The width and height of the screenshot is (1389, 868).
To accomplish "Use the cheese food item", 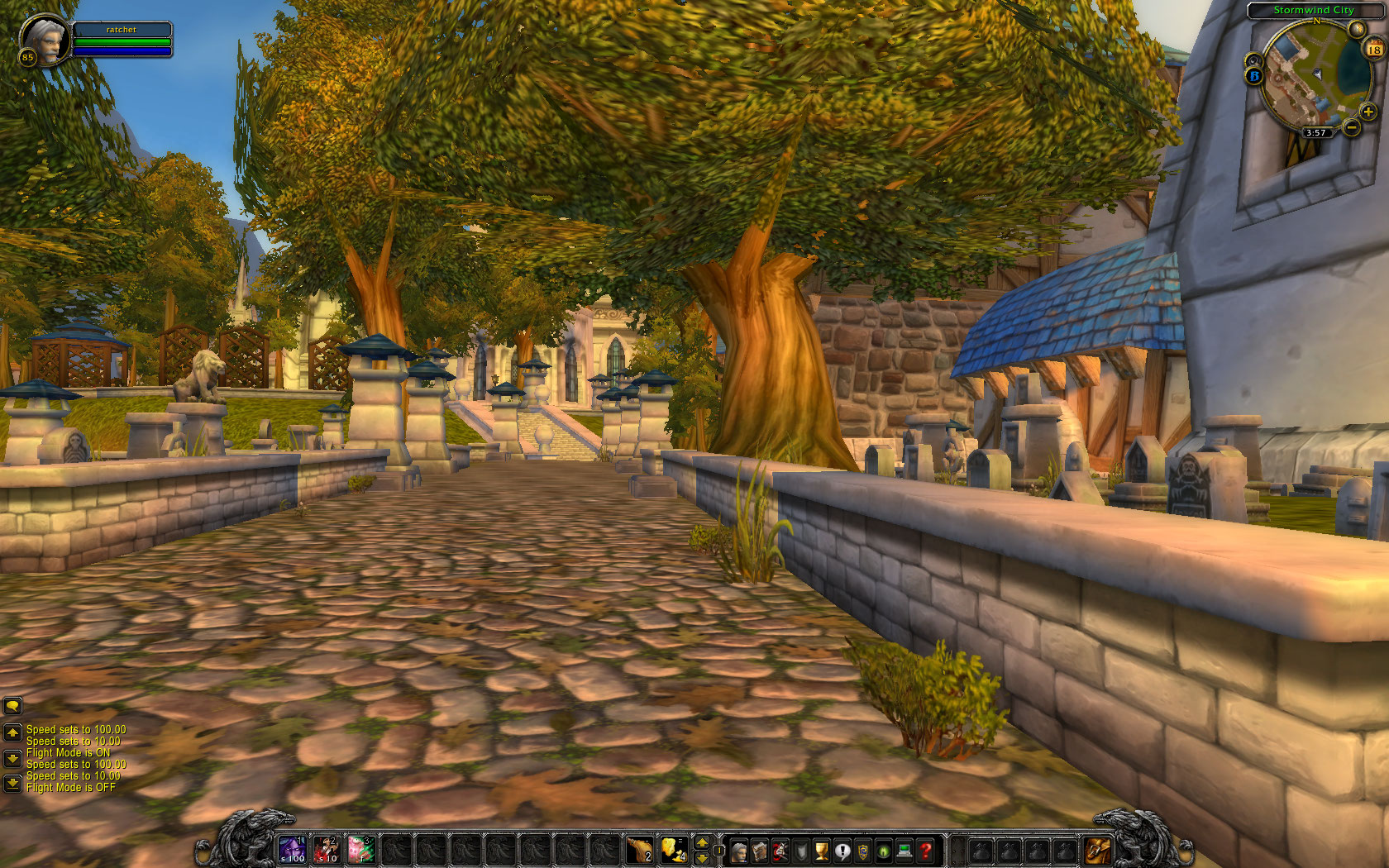I will (674, 849).
